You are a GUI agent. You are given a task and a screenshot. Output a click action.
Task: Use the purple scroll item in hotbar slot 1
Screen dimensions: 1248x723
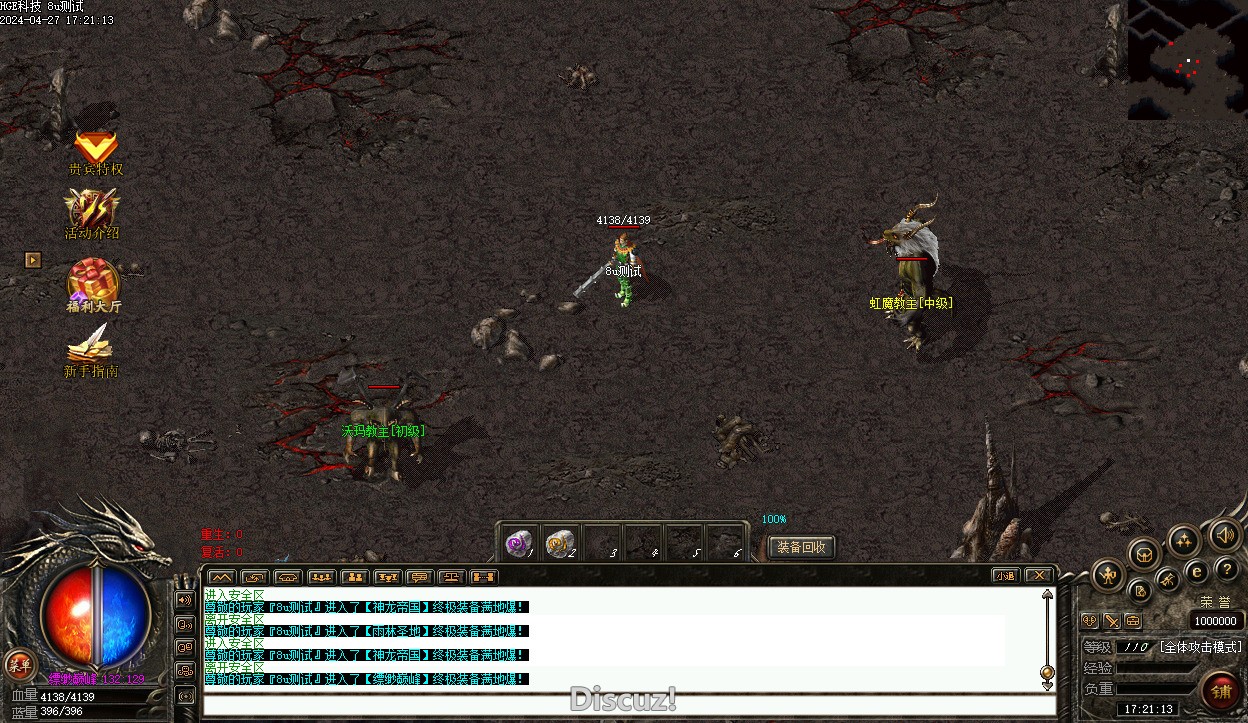pos(518,543)
